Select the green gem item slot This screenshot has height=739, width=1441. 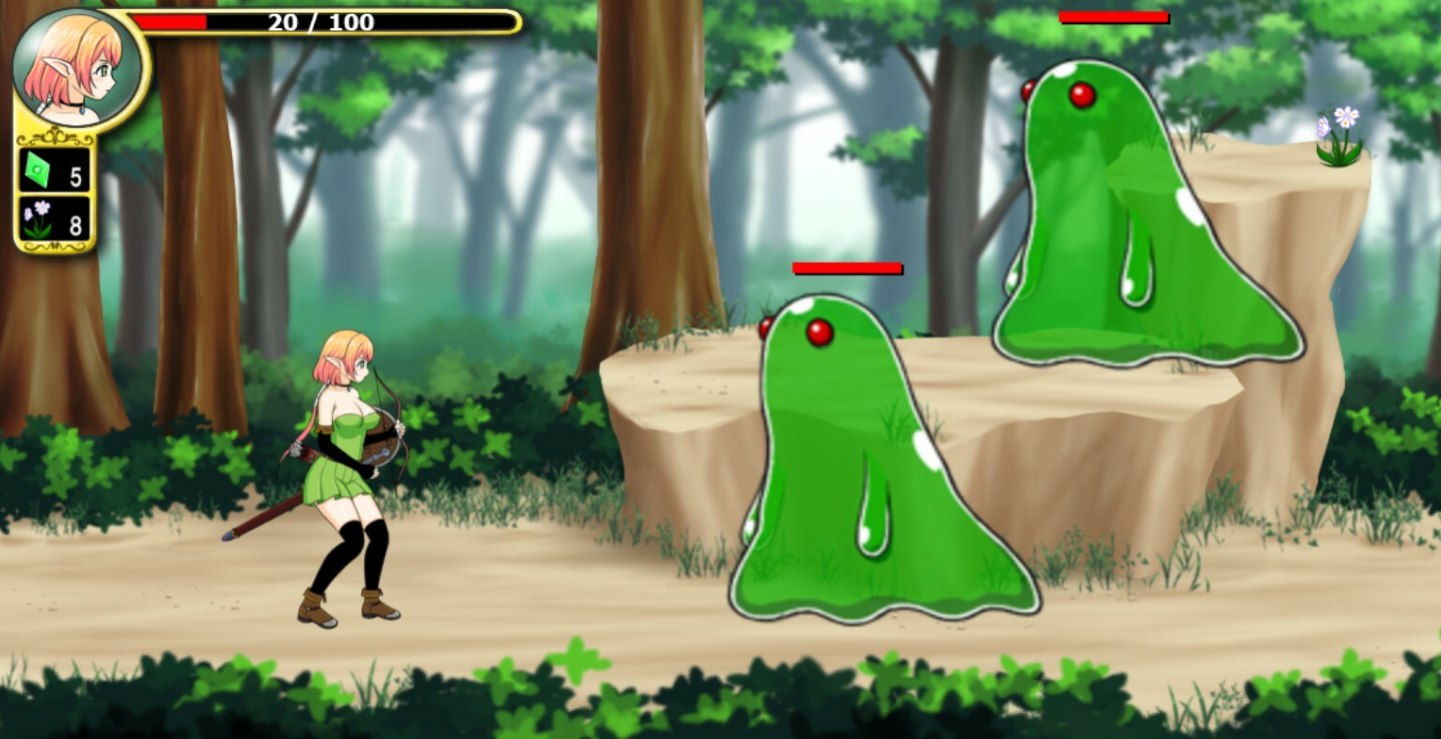(x=55, y=170)
